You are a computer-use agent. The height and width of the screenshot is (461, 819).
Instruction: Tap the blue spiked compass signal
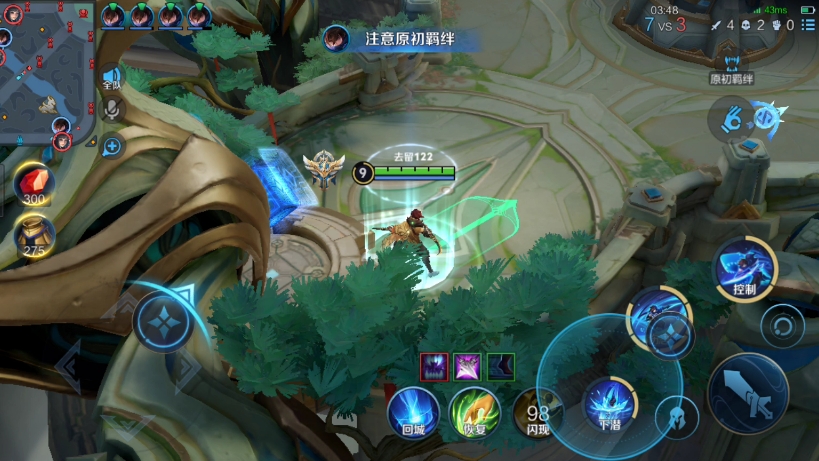(x=768, y=118)
